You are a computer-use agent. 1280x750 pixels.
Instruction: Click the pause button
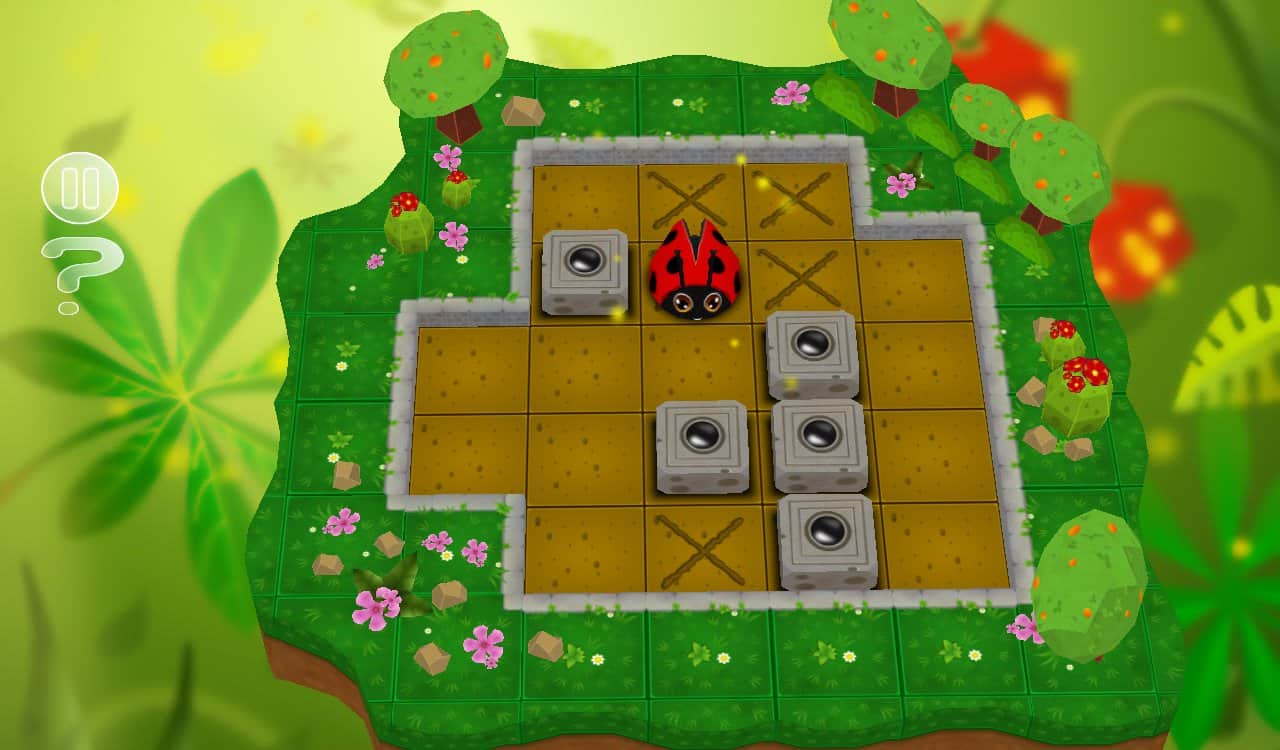(x=82, y=187)
